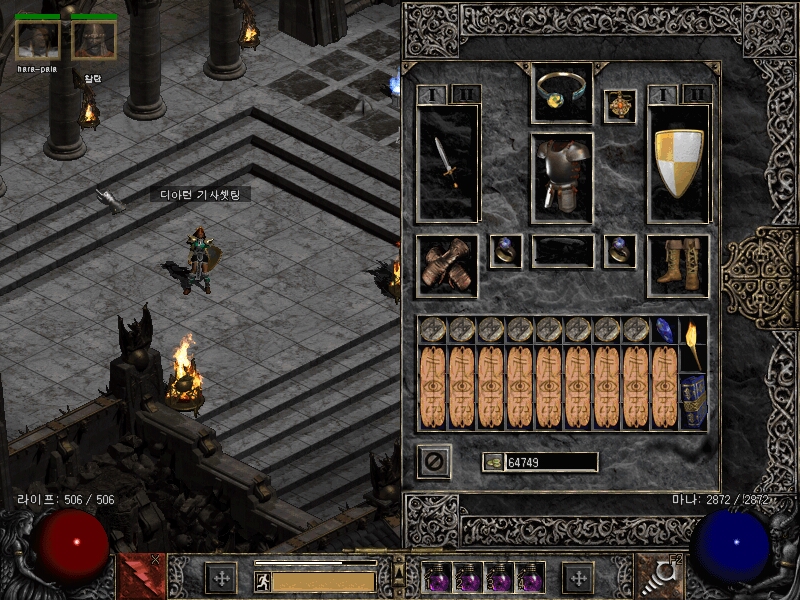Open the red left-hand skill selector

141,577
